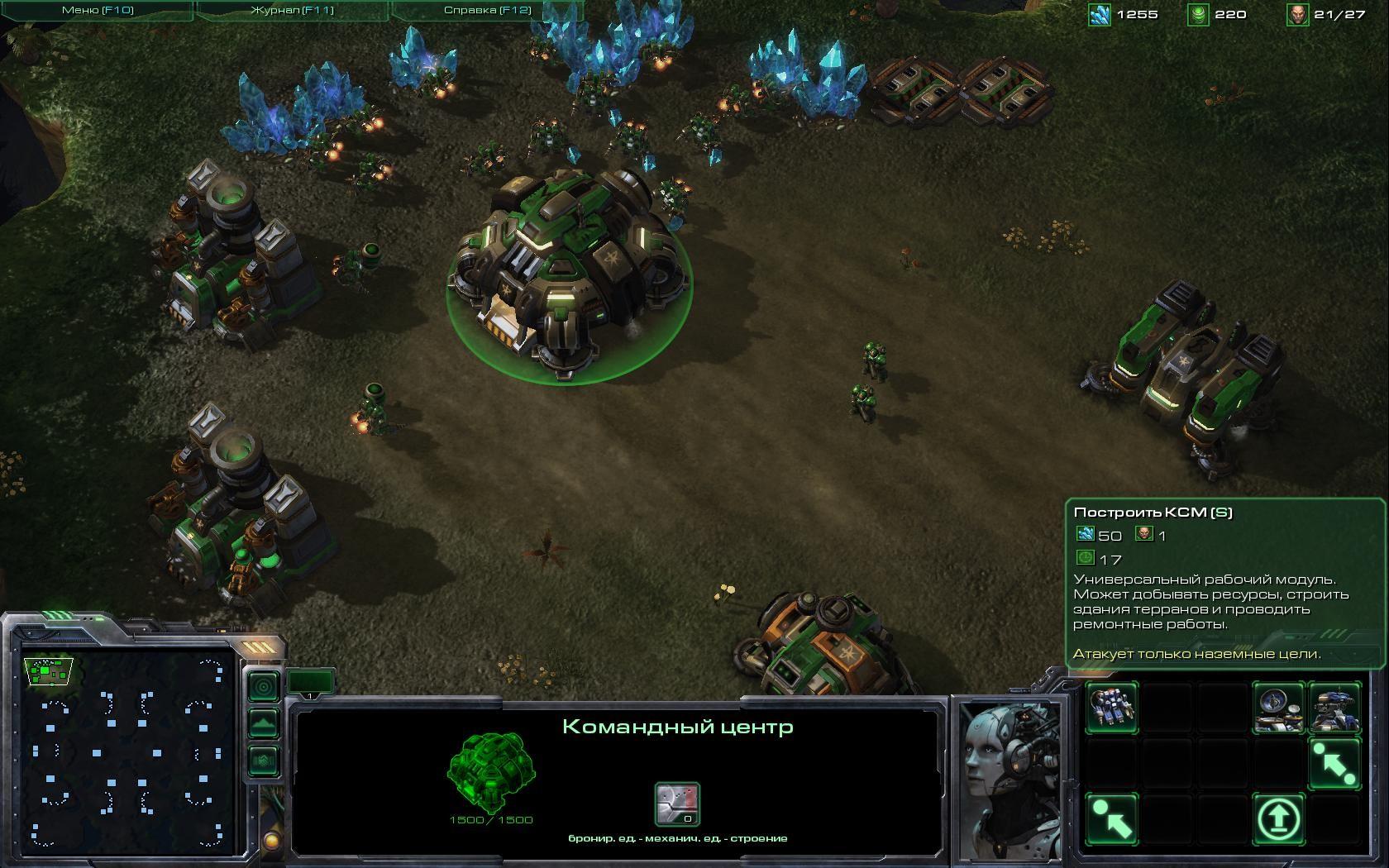Screen dimensions: 1389x868
Task: Click the green Command Center wireframe
Action: pos(491,770)
